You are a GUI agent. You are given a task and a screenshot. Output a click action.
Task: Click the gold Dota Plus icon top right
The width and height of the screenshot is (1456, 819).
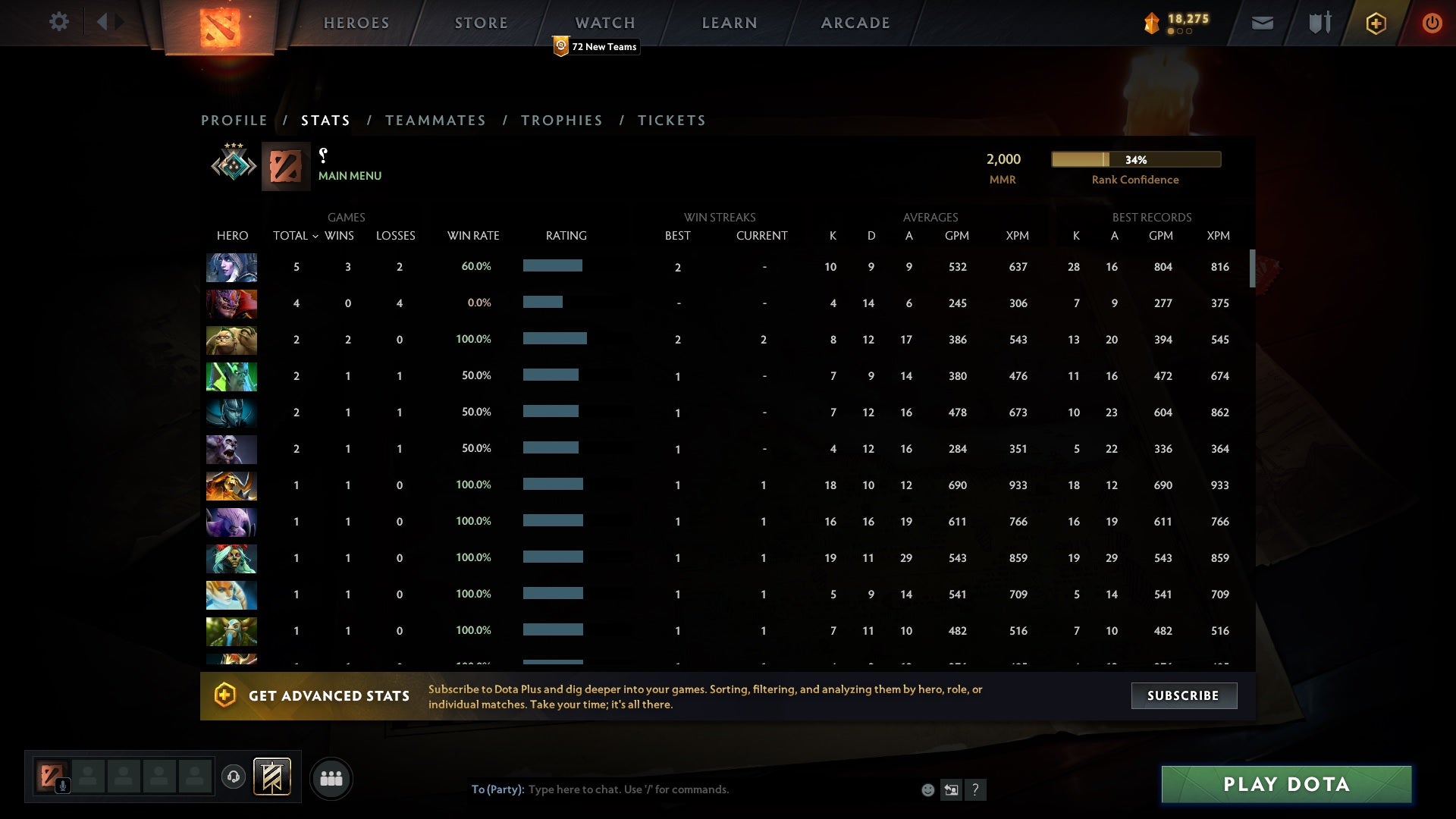[x=1376, y=23]
